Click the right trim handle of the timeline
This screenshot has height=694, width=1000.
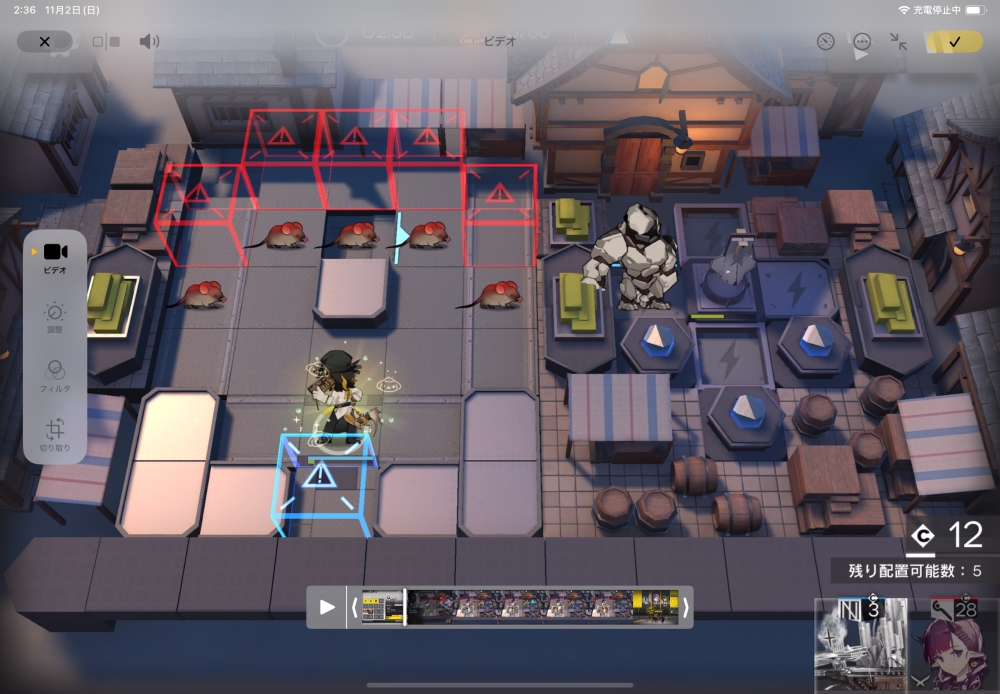coord(685,607)
